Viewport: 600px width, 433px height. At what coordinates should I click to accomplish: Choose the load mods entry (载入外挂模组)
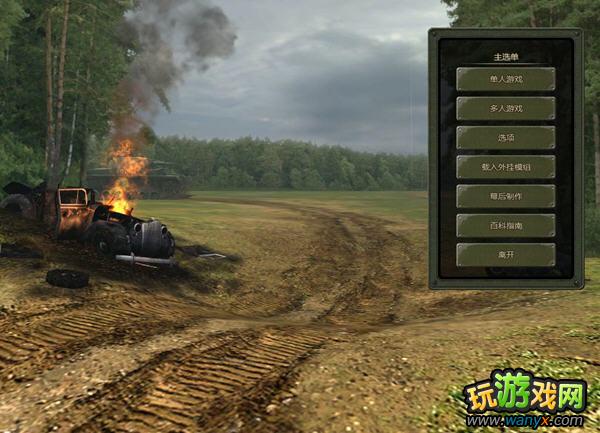pyautogui.click(x=505, y=167)
